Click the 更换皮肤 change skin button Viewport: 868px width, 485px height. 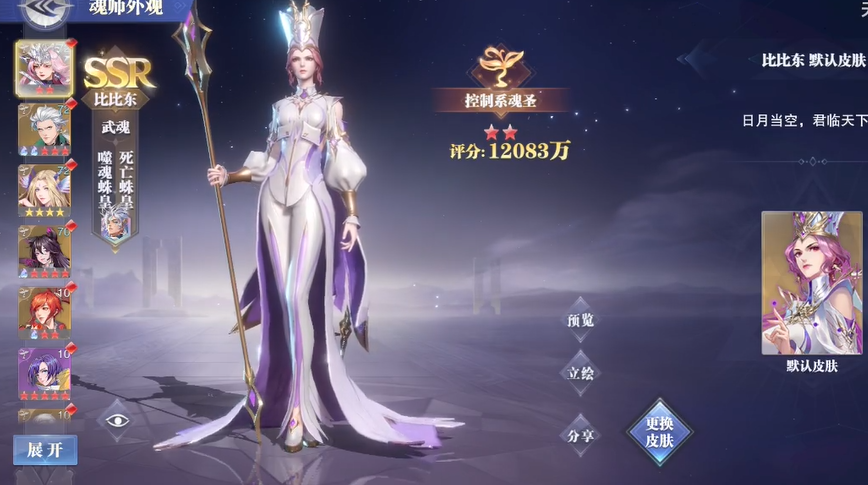pos(659,431)
